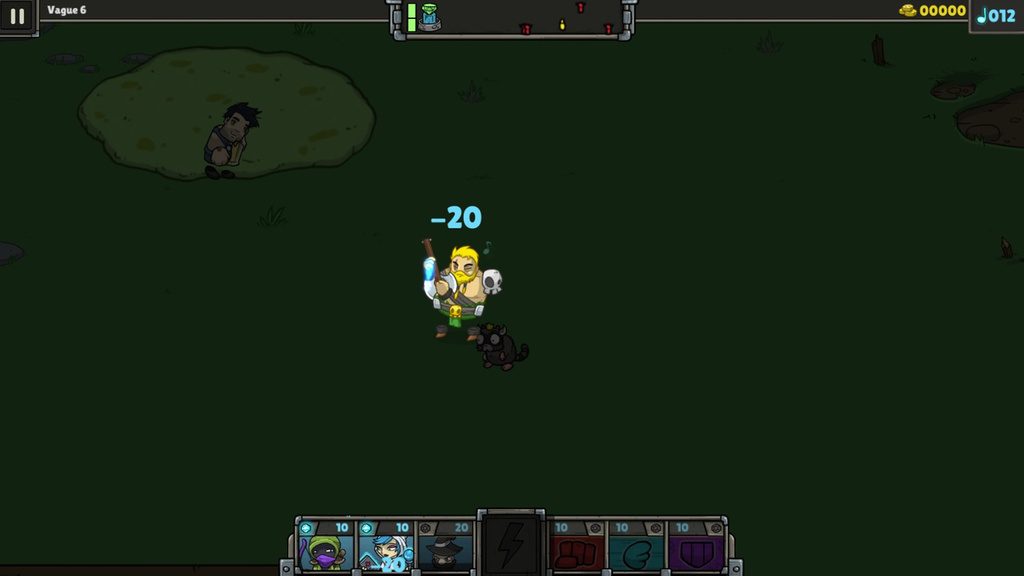Select the black-hat wizard unit card
Image resolution: width=1024 pixels, height=576 pixels.
point(445,546)
